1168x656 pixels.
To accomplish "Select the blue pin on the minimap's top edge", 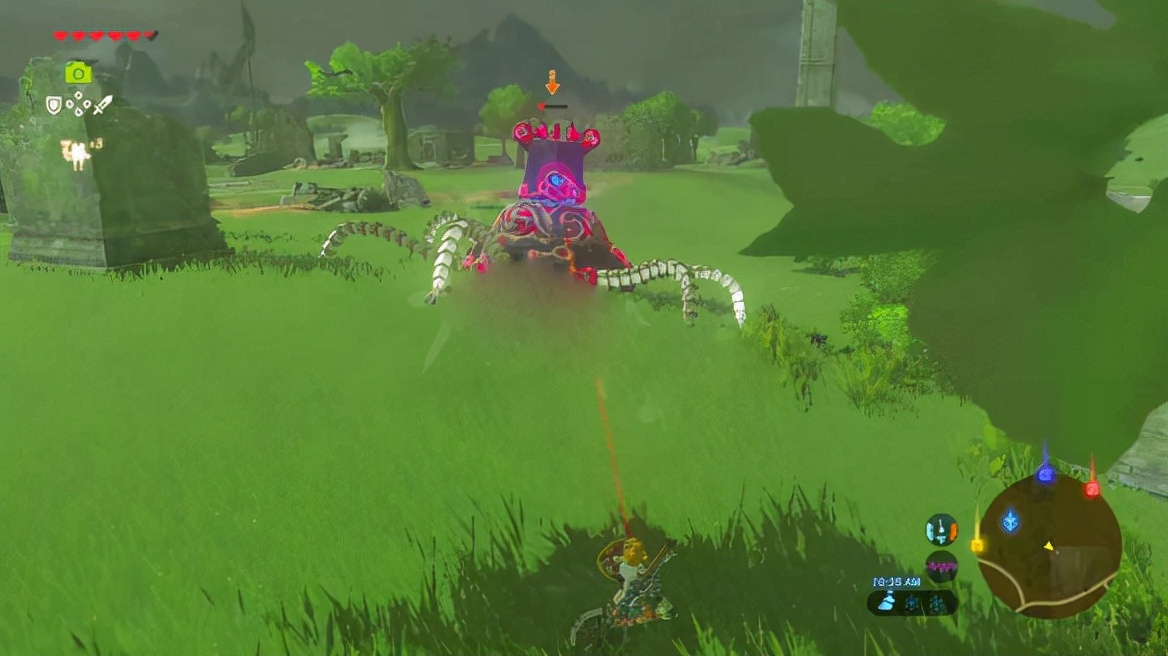I will pyautogui.click(x=1045, y=472).
